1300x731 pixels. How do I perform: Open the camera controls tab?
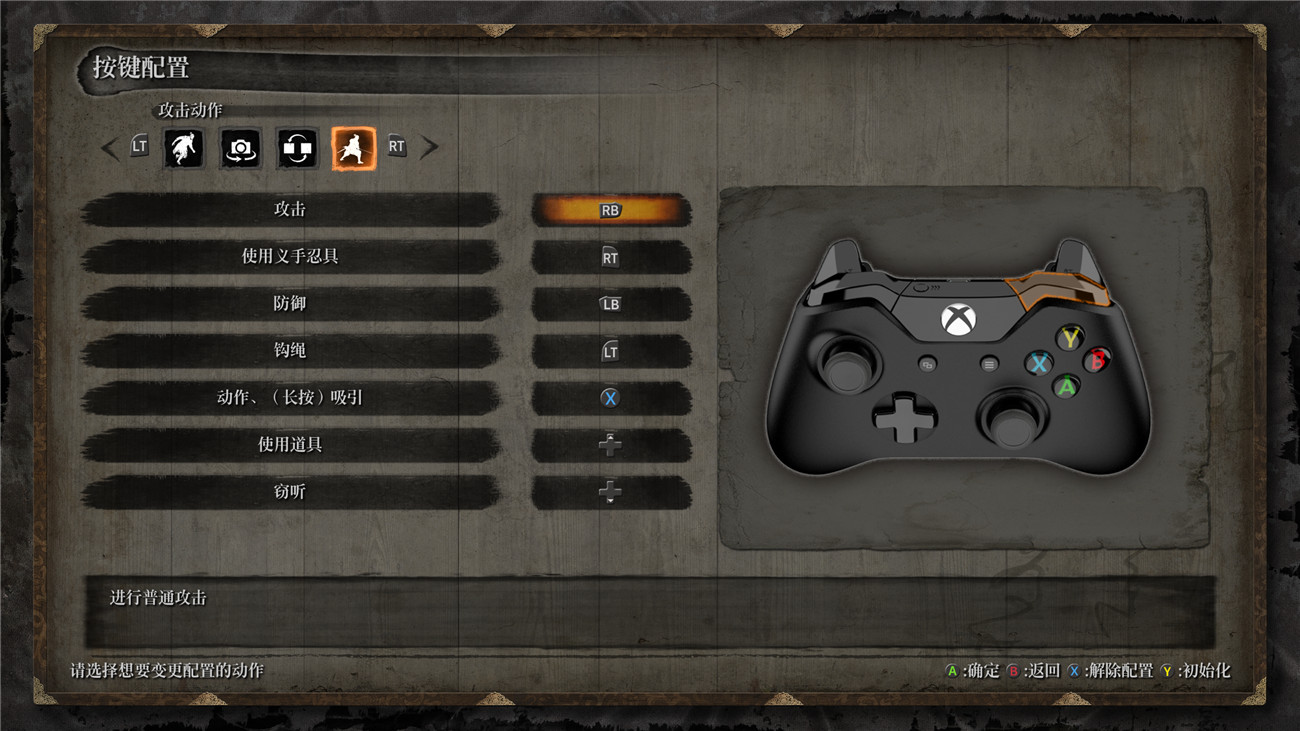(x=240, y=148)
